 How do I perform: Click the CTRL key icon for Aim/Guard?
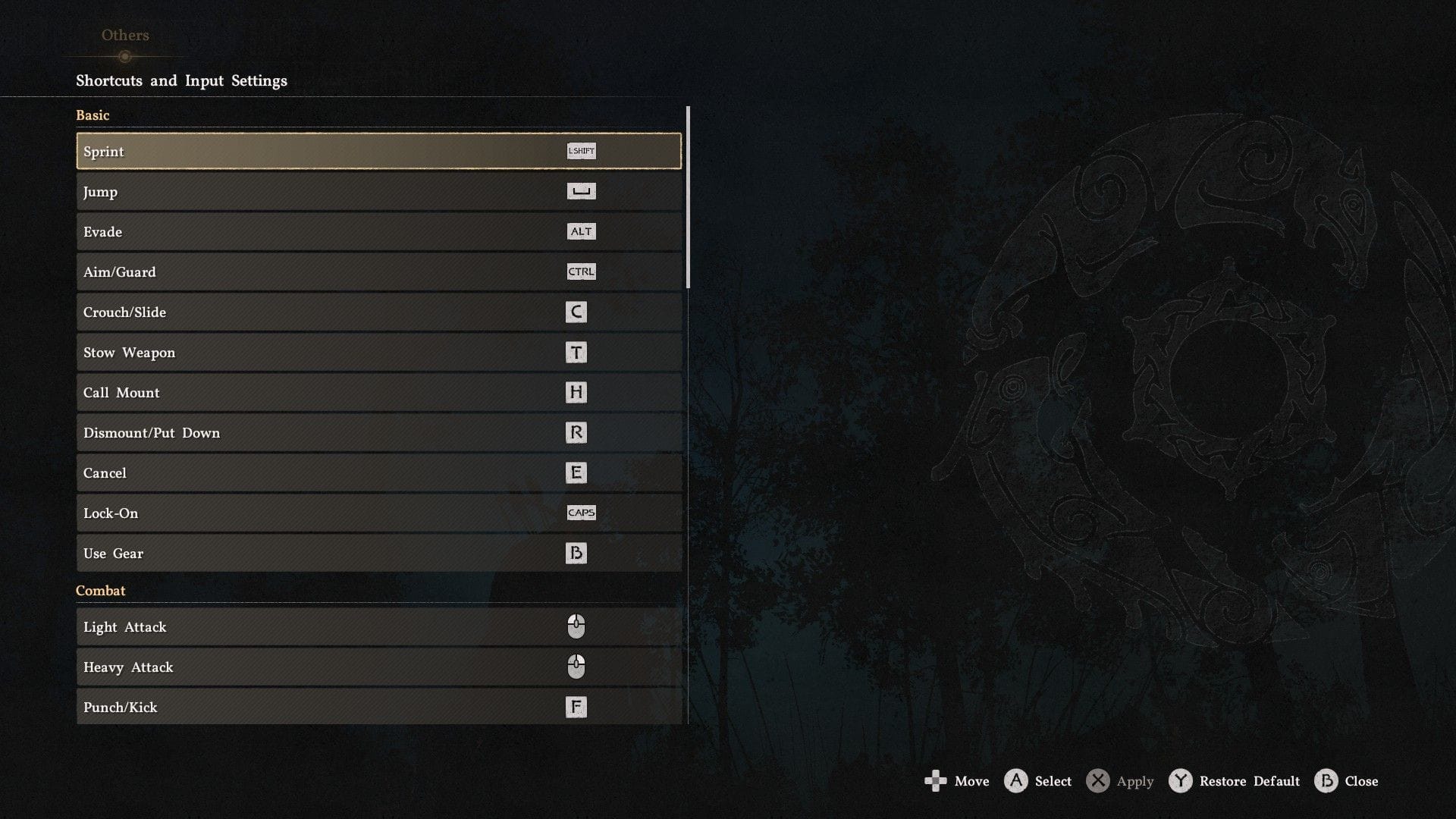[581, 271]
